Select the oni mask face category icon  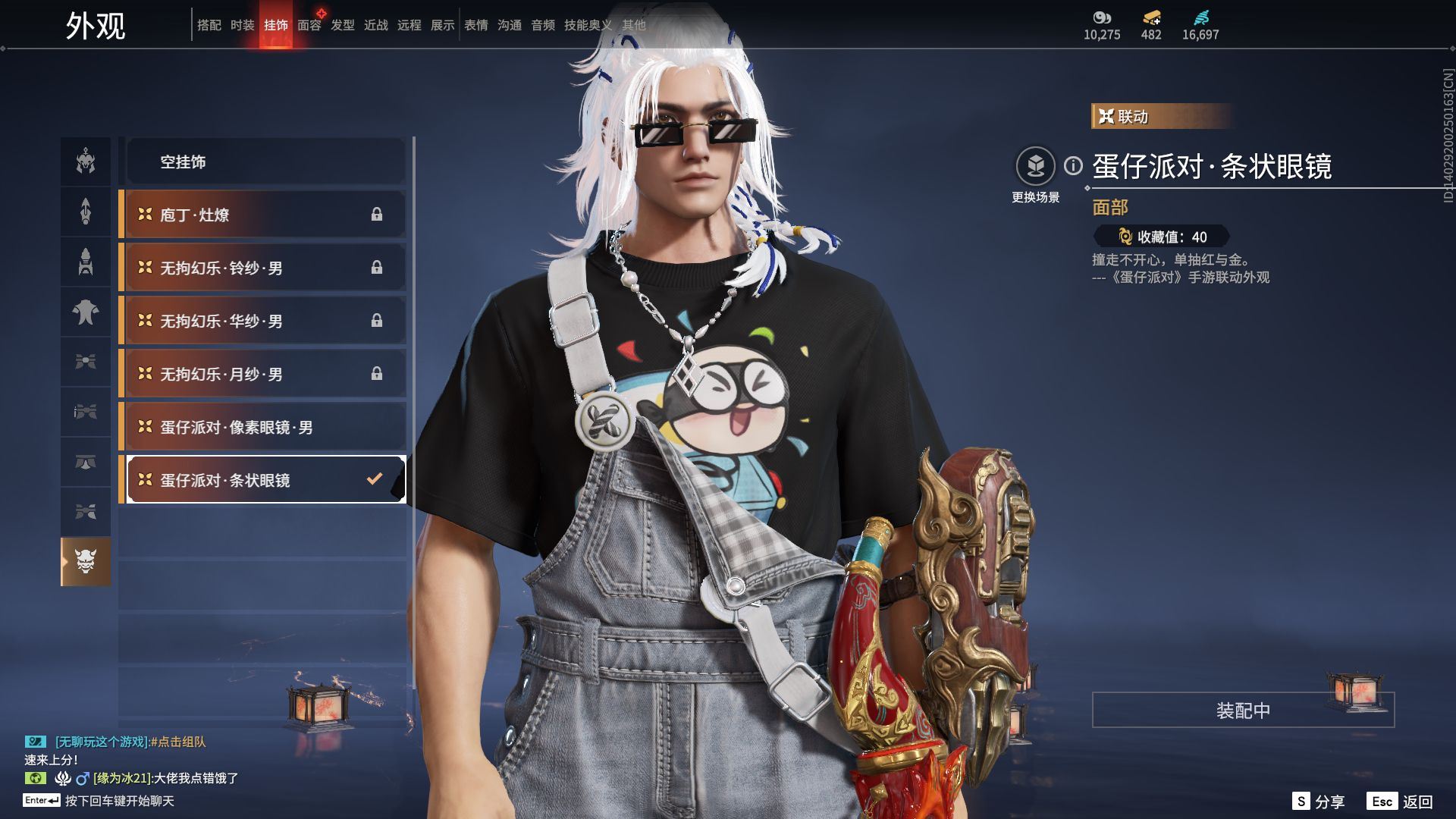(x=86, y=562)
